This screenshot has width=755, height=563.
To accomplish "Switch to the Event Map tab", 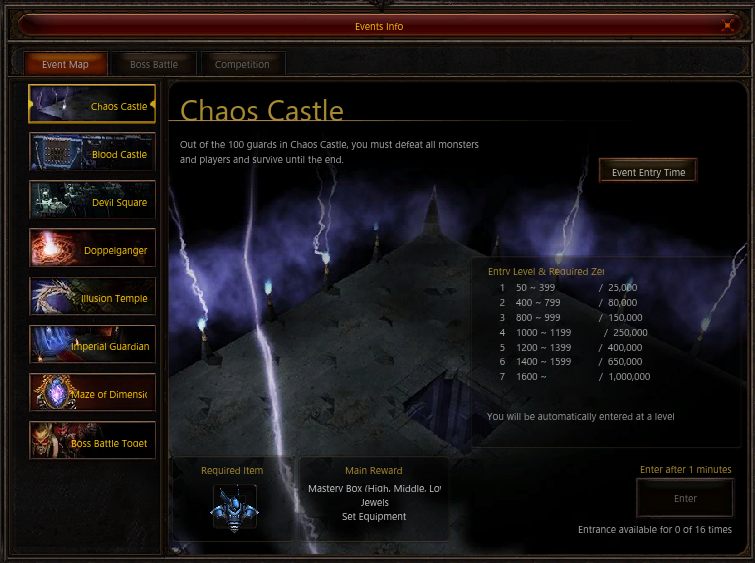I will 65,64.
